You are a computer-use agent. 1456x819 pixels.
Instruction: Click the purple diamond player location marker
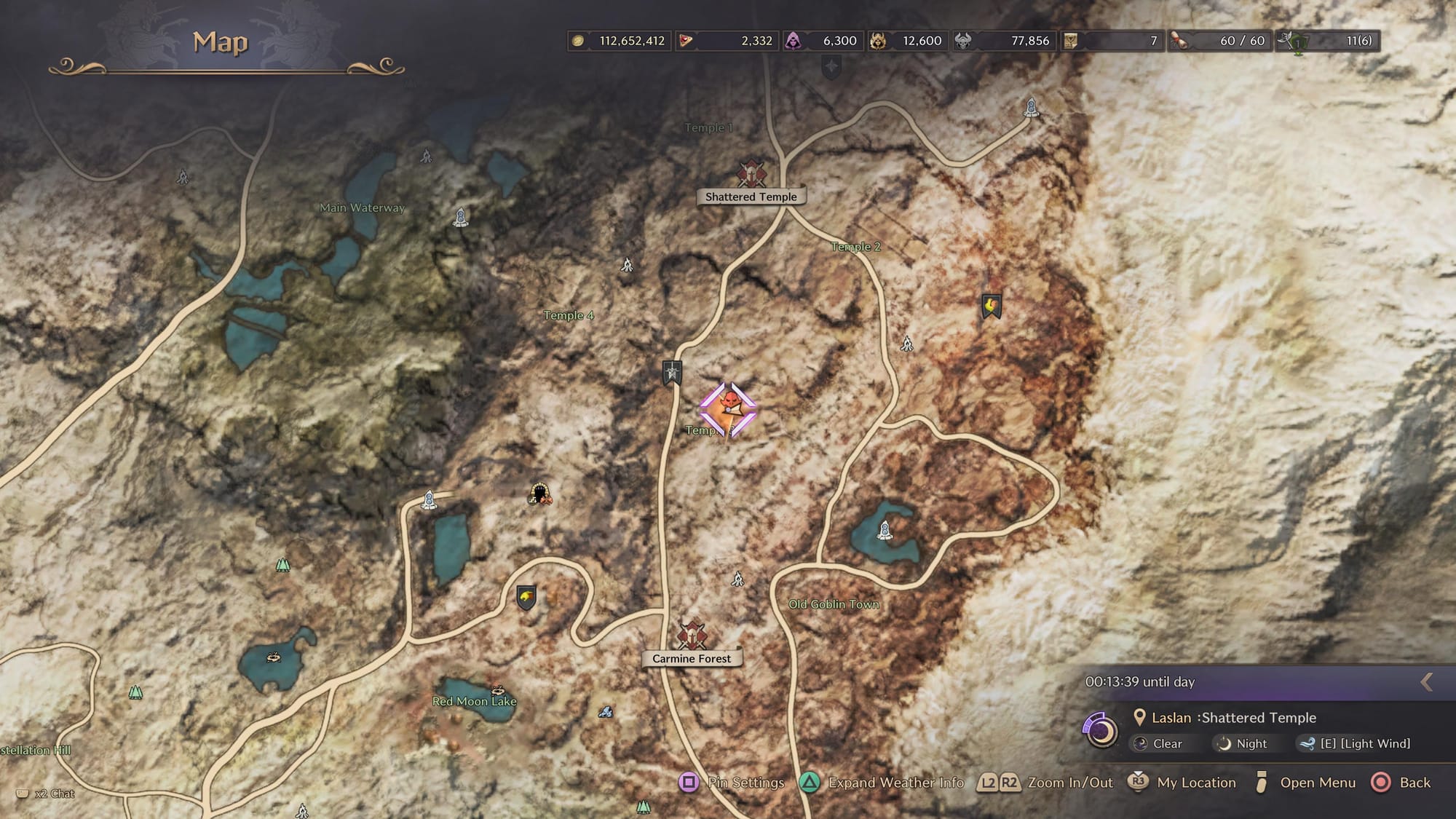[728, 410]
